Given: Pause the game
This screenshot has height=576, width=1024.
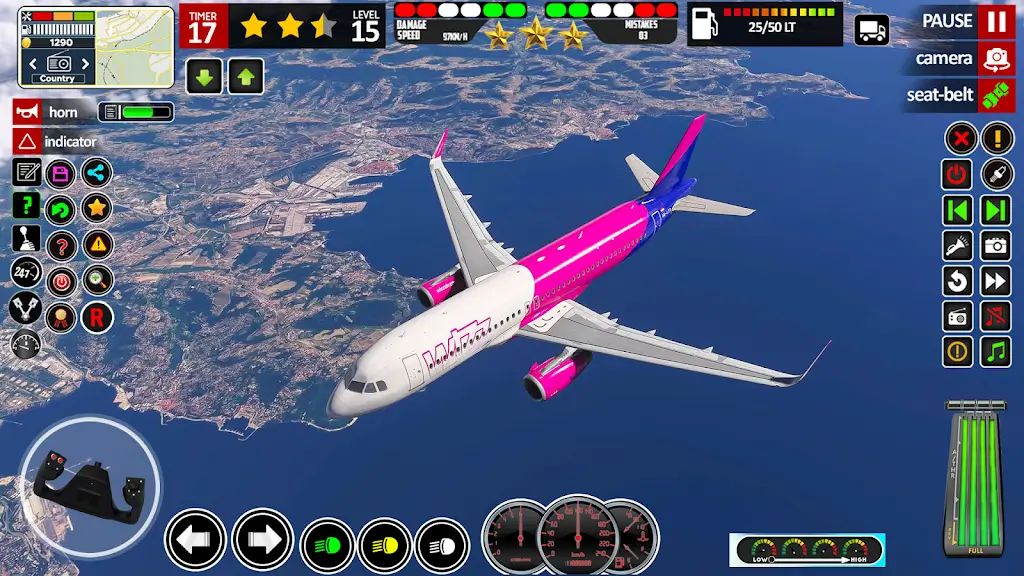Looking at the screenshot, I should tap(995, 21).
